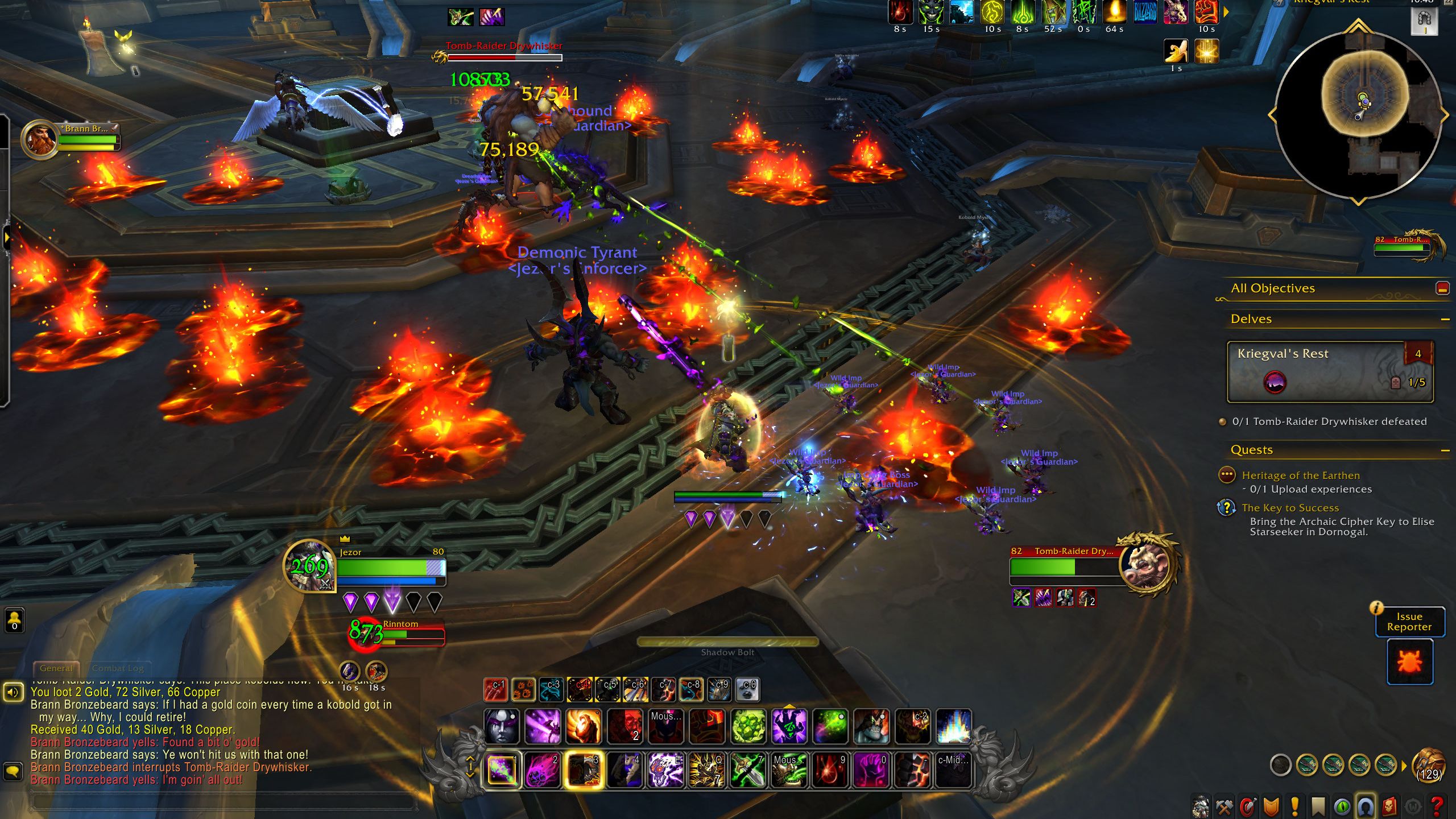
Task: Use the red blood drop ability
Action: coord(829,770)
